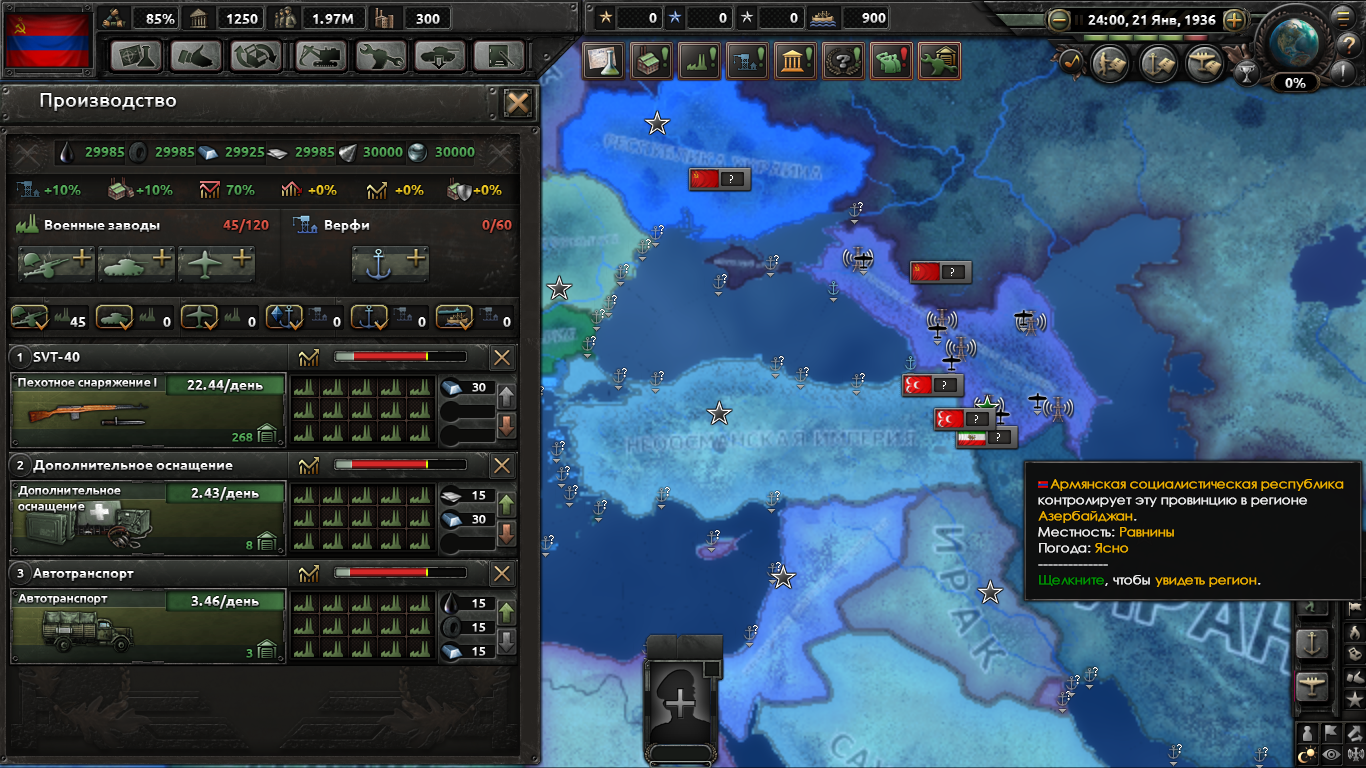The height and width of the screenshot is (768, 1366).
Task: Toggle the production graph for Автотранспорт line
Action: click(x=309, y=574)
